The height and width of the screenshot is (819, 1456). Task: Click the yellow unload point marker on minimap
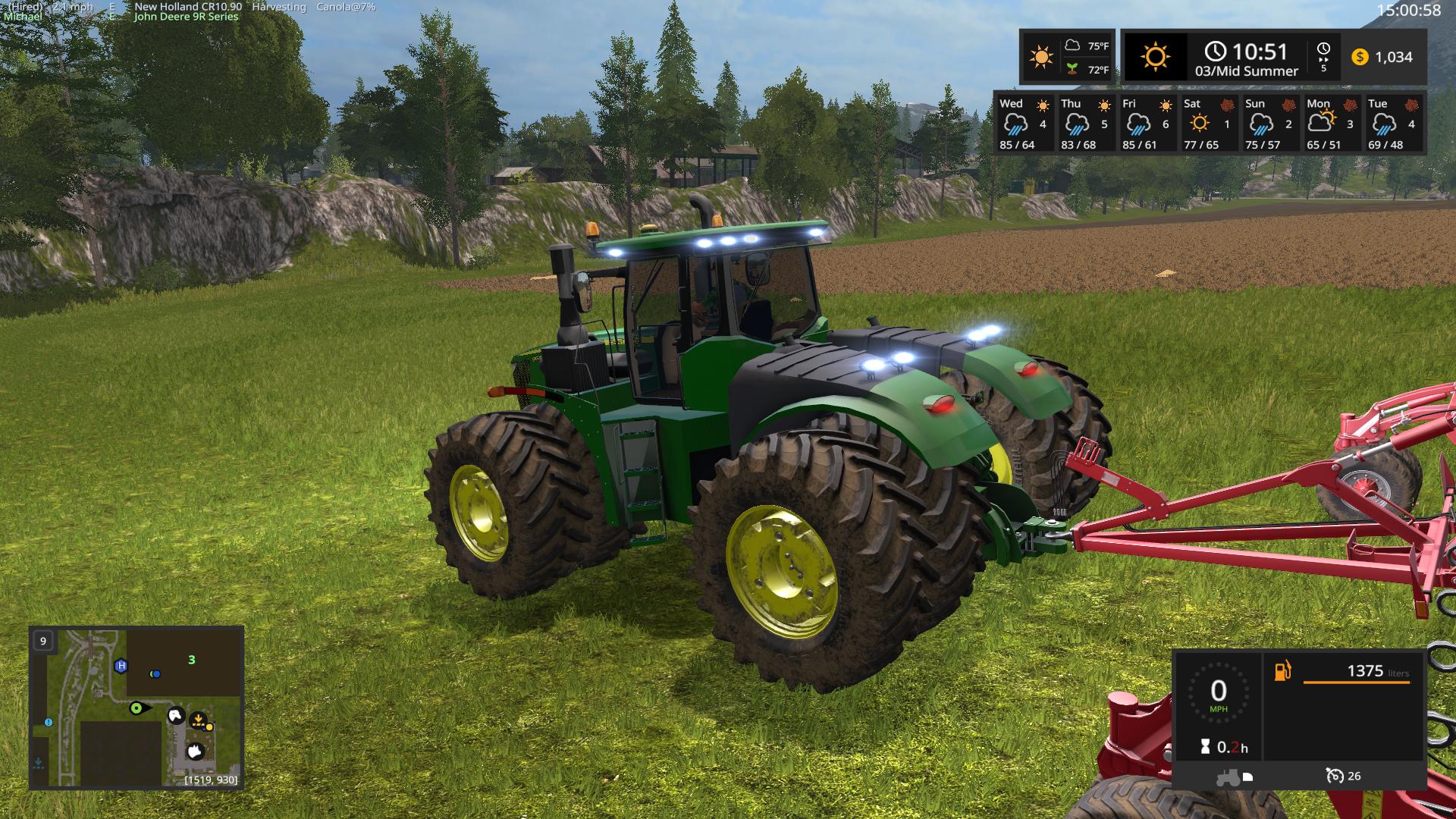coord(199,719)
